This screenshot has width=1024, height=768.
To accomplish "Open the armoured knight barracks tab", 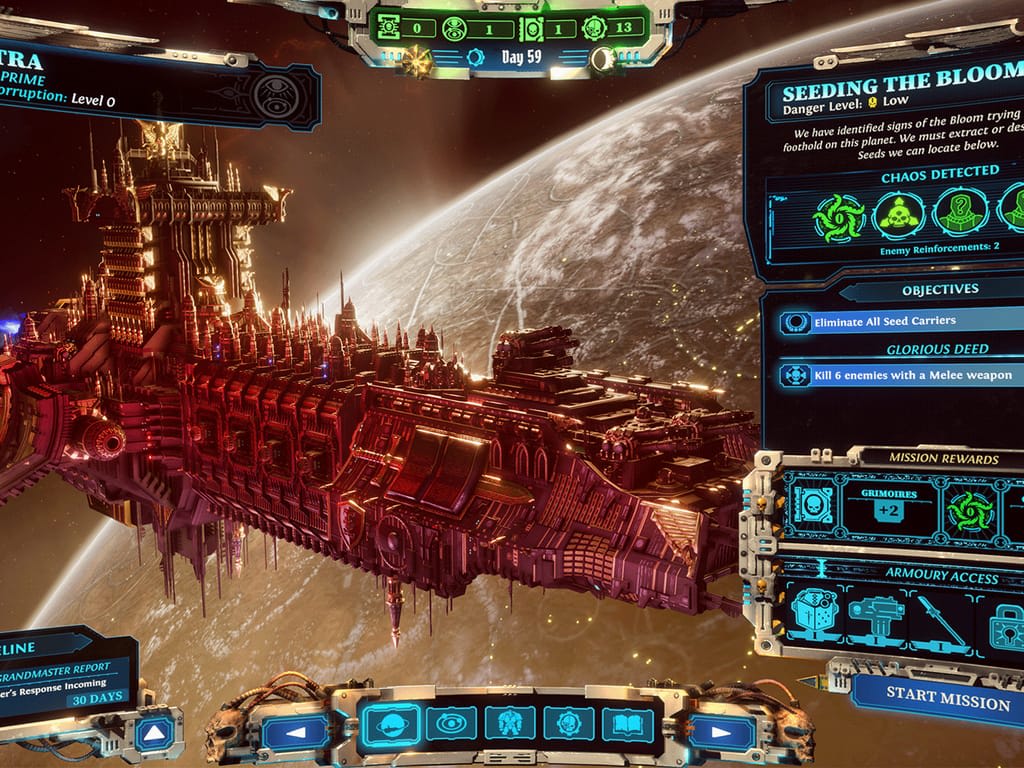I will click(x=511, y=723).
